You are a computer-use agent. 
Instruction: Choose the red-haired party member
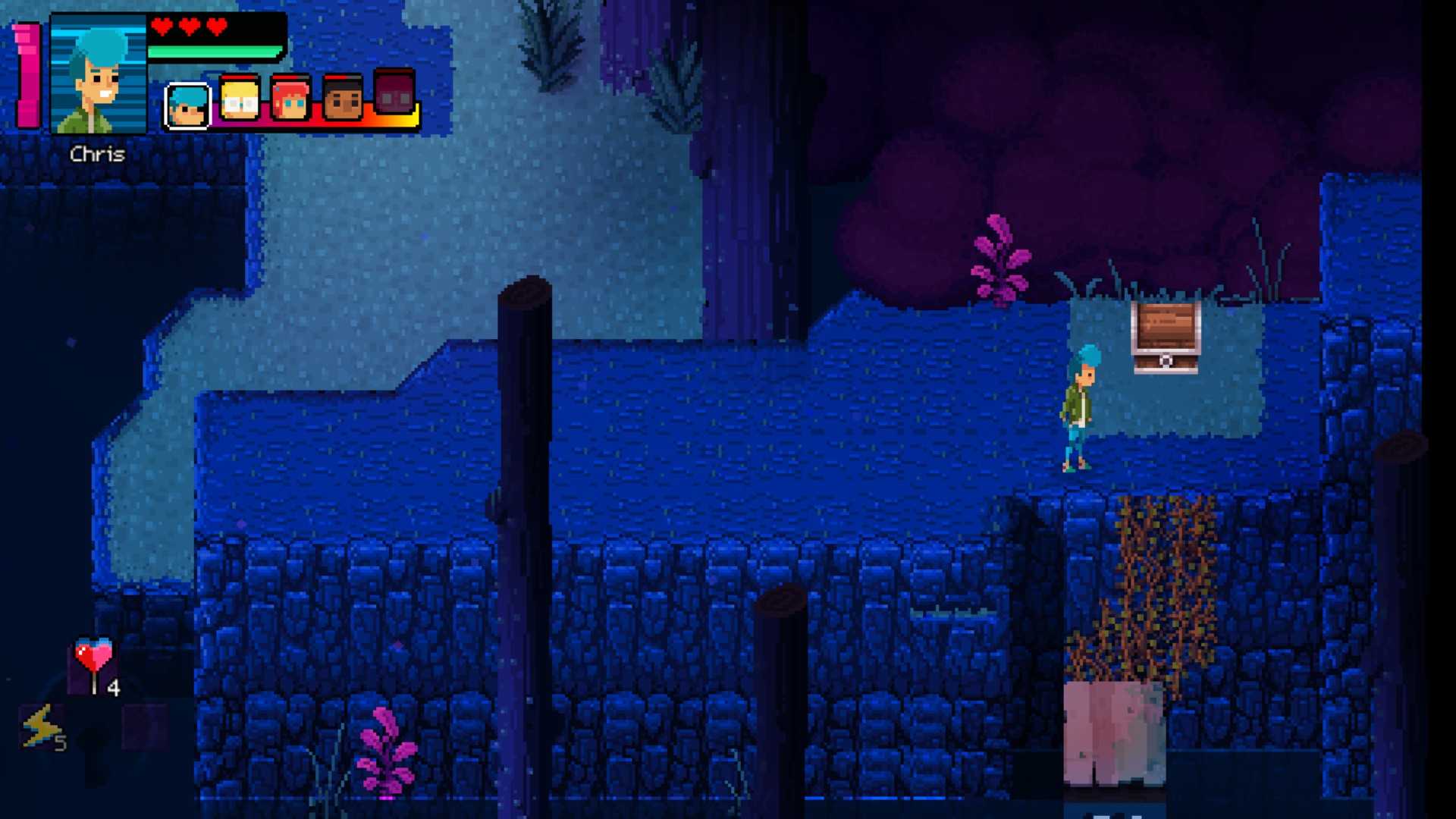[291, 99]
